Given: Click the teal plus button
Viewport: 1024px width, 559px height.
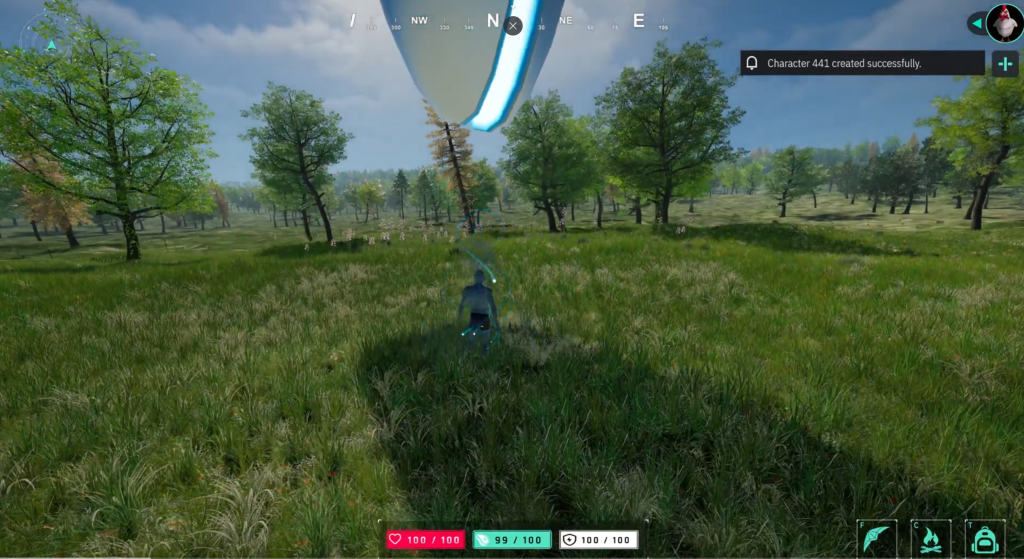Looking at the screenshot, I should [x=1004, y=64].
